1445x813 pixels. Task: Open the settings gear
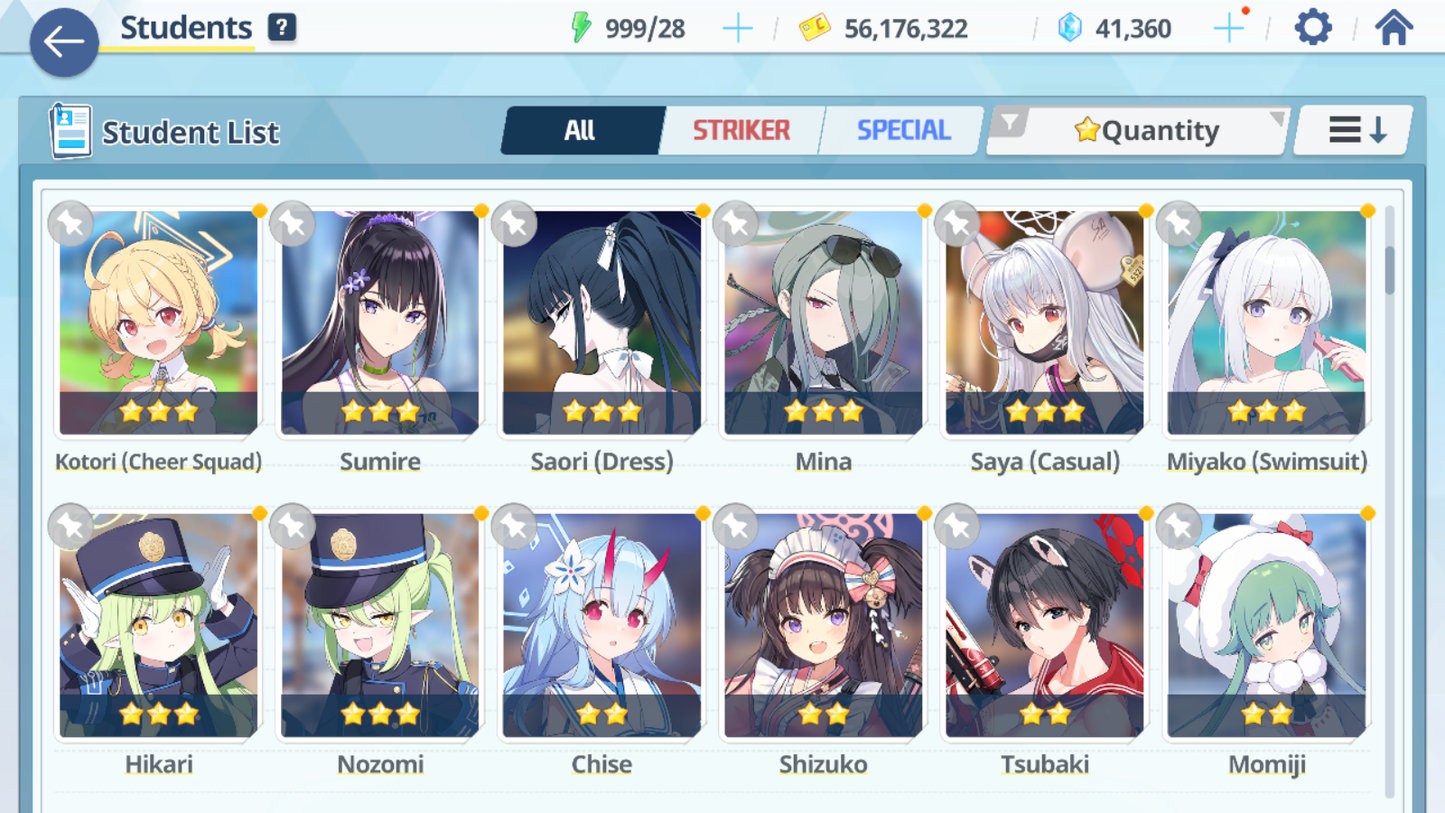click(x=1313, y=28)
